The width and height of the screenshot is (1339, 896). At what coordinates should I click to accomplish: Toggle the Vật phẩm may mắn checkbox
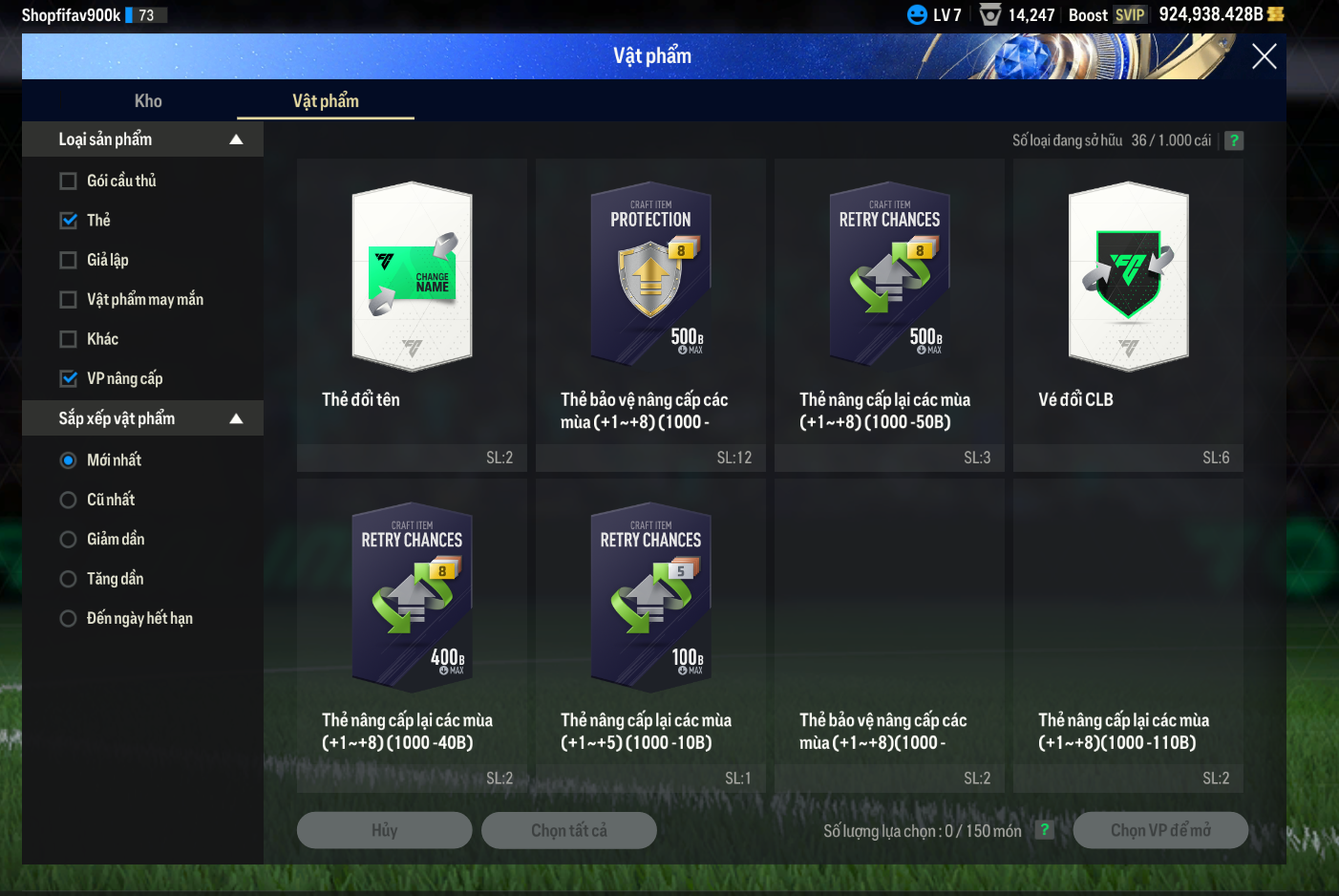(x=69, y=300)
